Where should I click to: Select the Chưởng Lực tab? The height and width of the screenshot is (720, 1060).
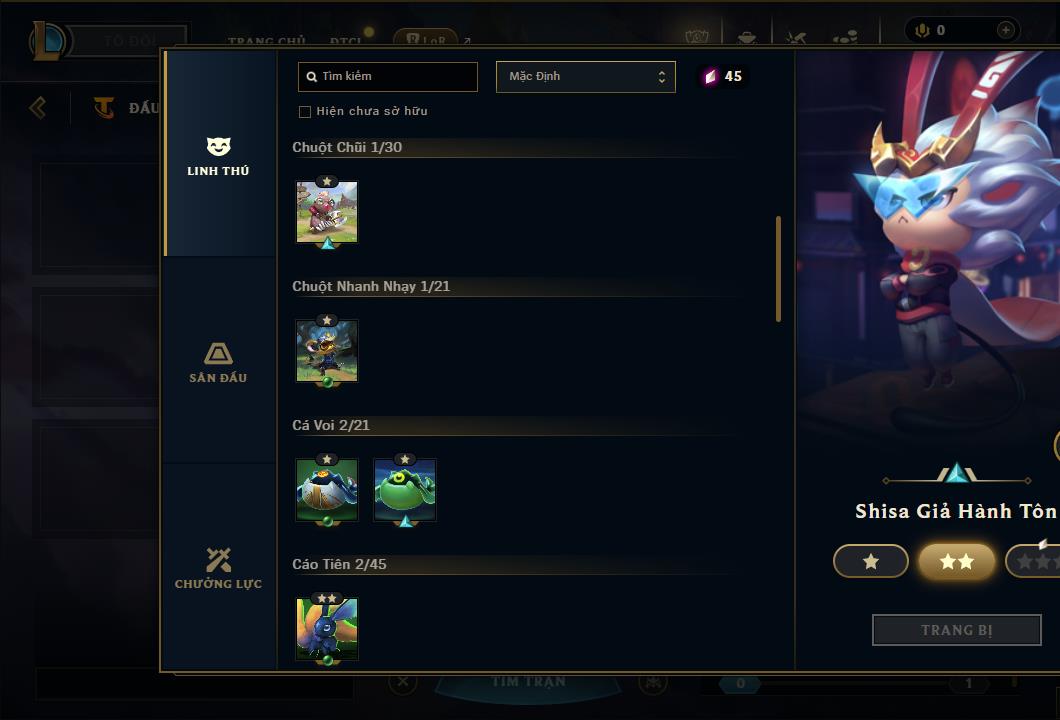(x=218, y=568)
